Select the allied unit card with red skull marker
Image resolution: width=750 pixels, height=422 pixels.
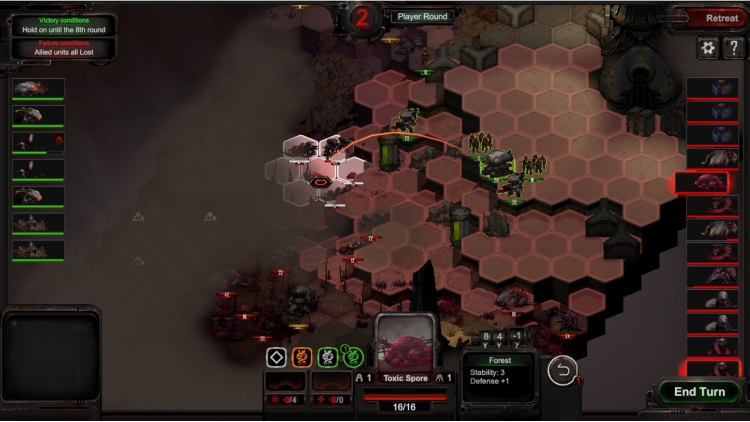pyautogui.click(x=38, y=143)
